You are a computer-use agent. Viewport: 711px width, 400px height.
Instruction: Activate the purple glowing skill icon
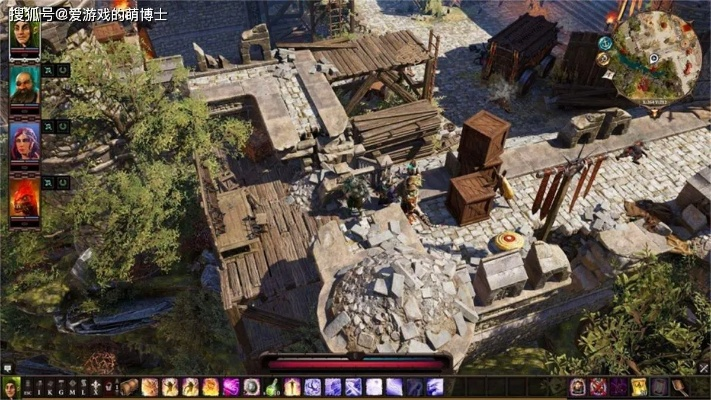231,387
